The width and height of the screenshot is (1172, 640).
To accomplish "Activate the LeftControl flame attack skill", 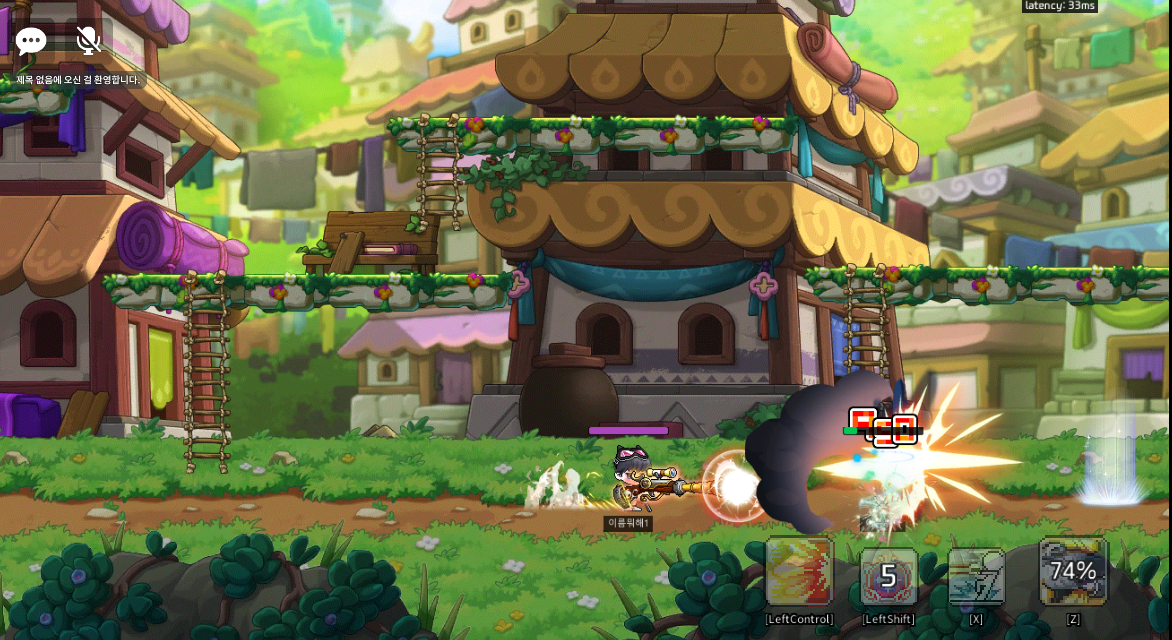I will tap(799, 572).
